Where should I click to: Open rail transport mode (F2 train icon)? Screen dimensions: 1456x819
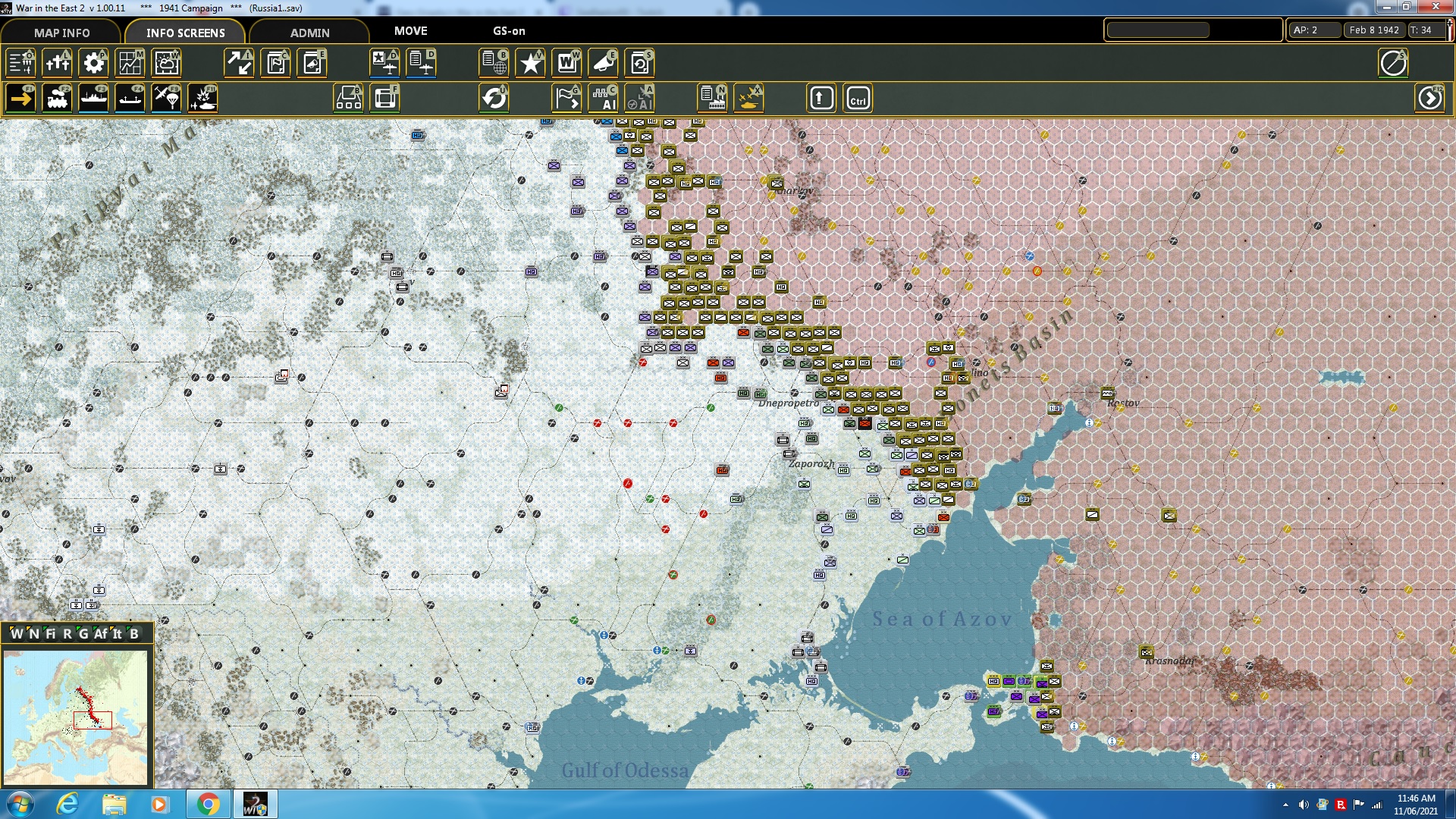[x=58, y=98]
